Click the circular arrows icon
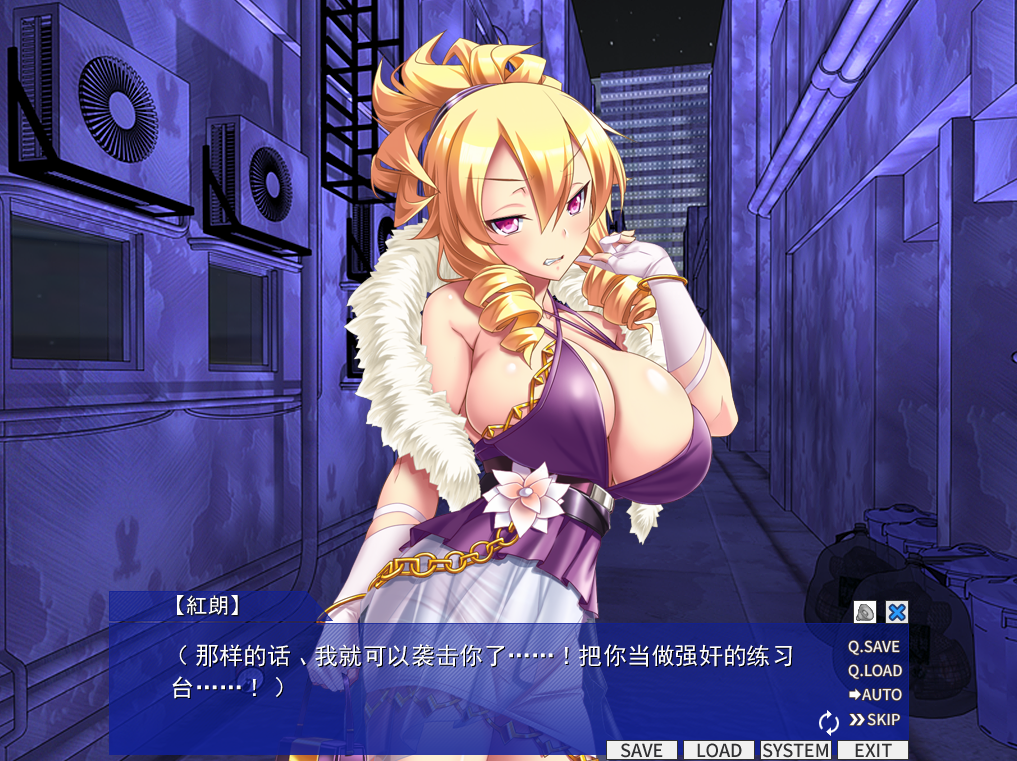The height and width of the screenshot is (761, 1017). (x=828, y=721)
